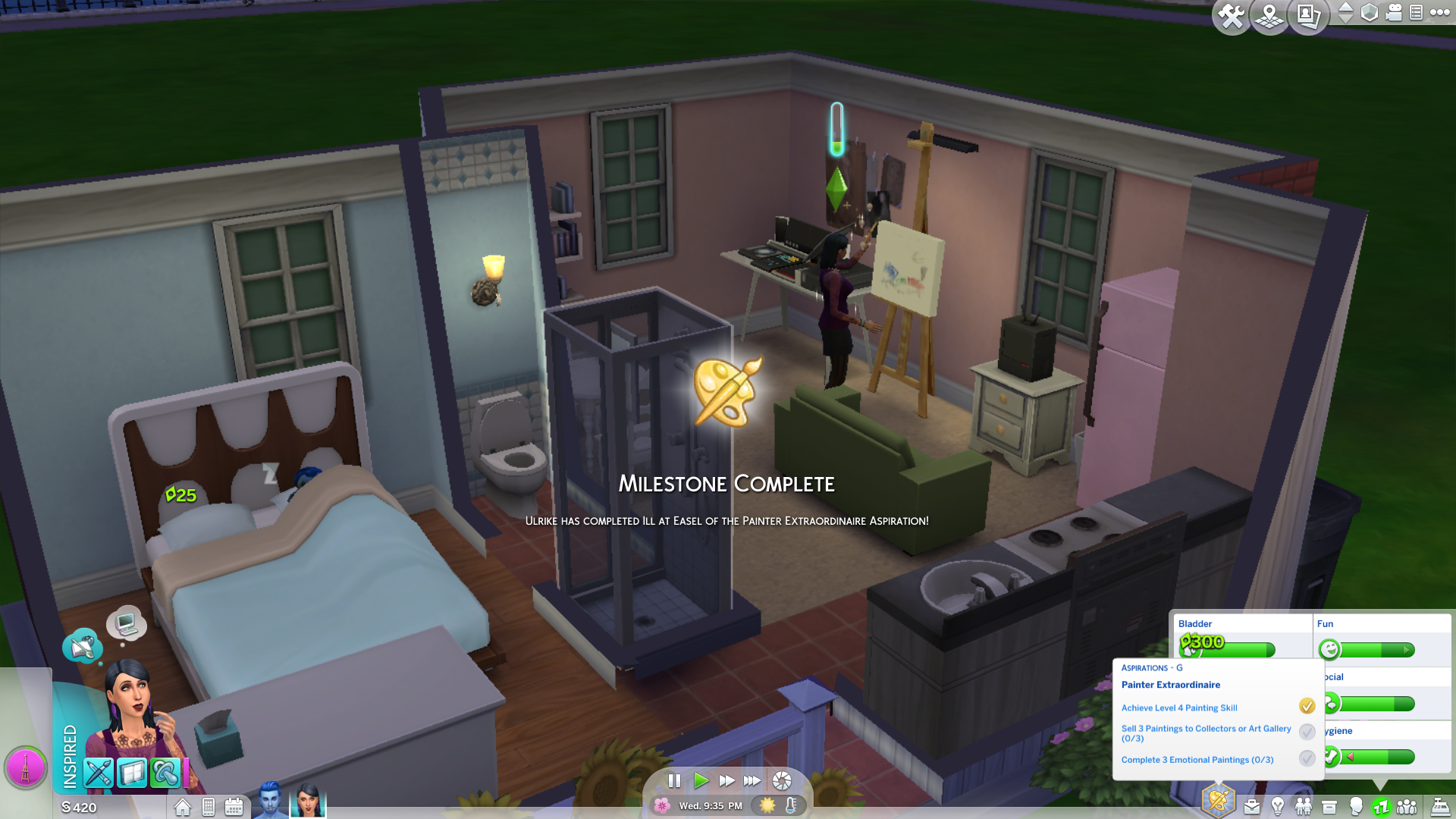Select the blue-haired Sim portrait

pyautogui.click(x=270, y=799)
